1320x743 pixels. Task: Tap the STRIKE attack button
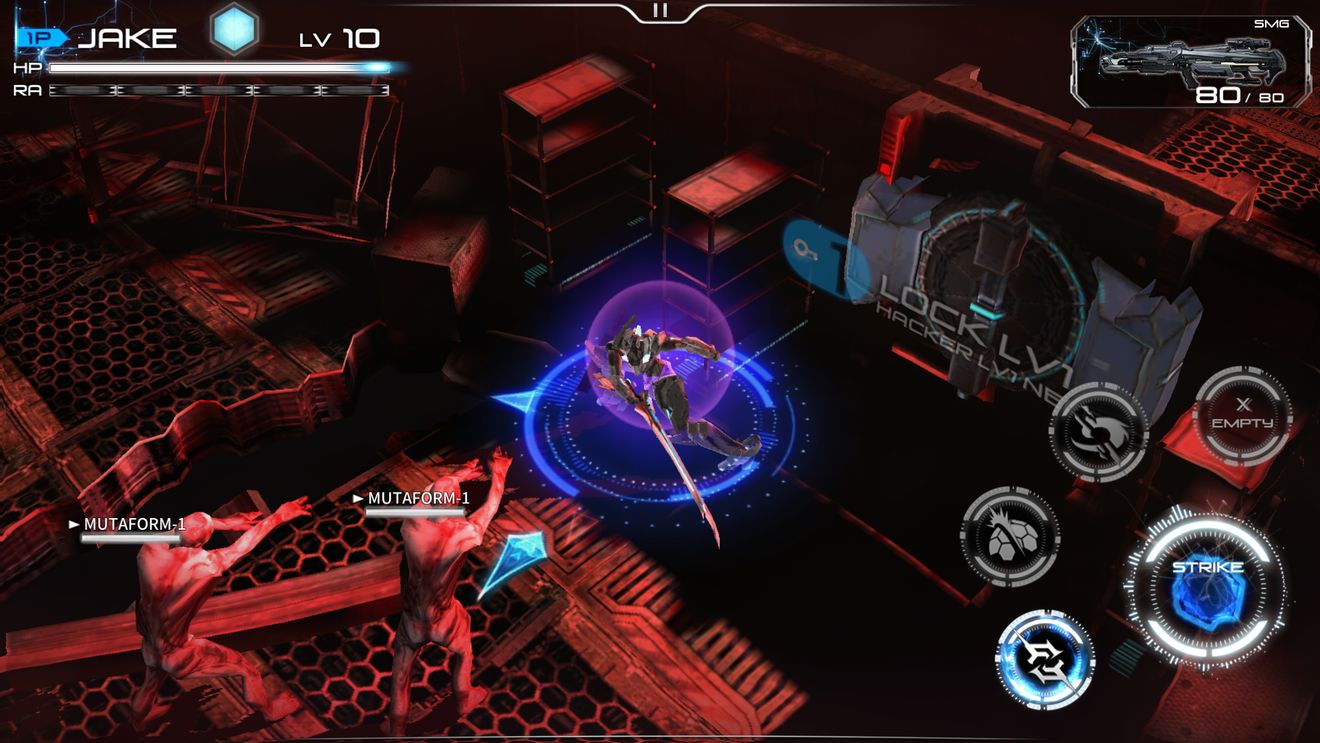pos(1207,587)
